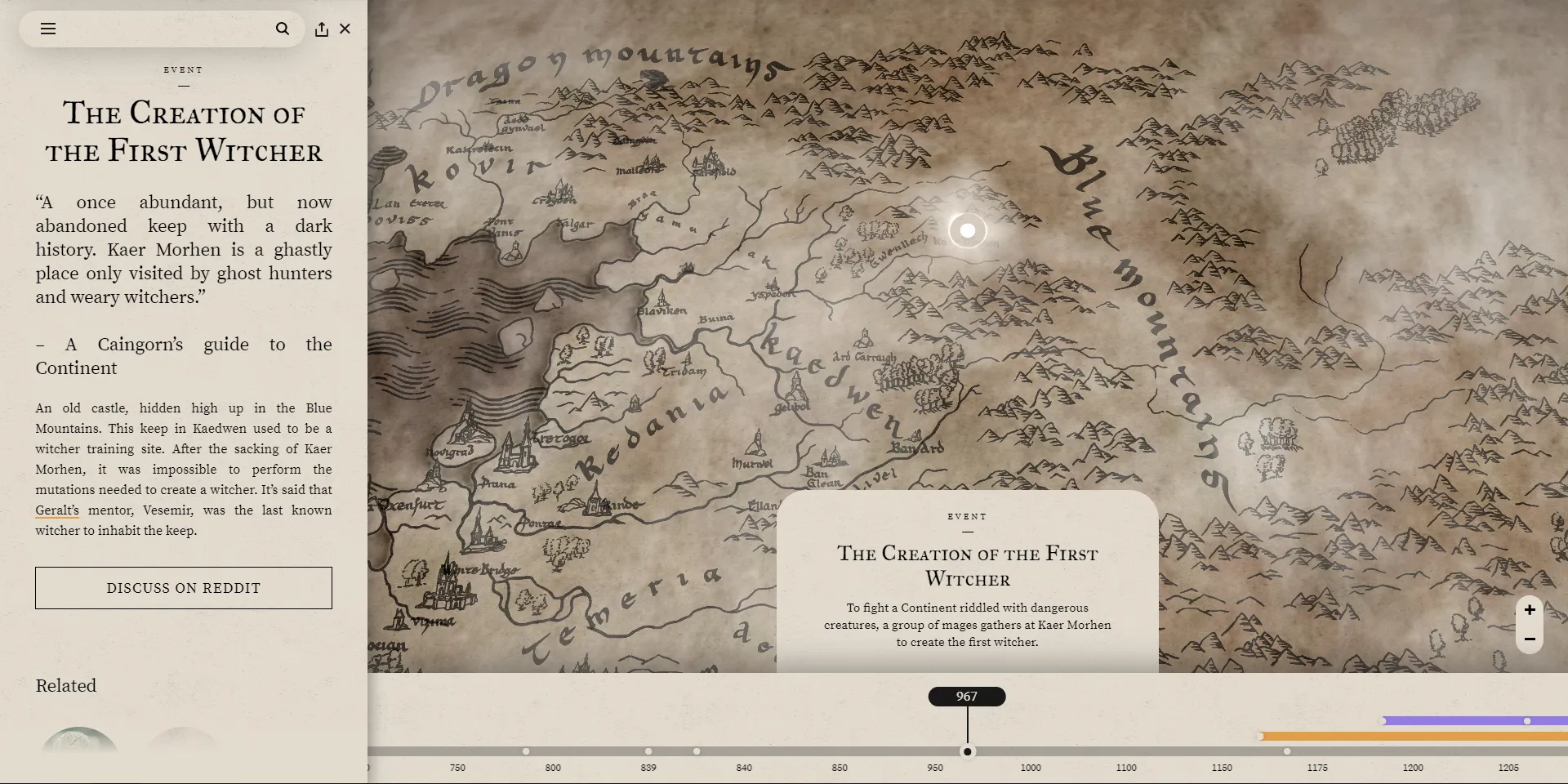Jump to the timeline marker near year 800
1568x784 pixels.
526,751
